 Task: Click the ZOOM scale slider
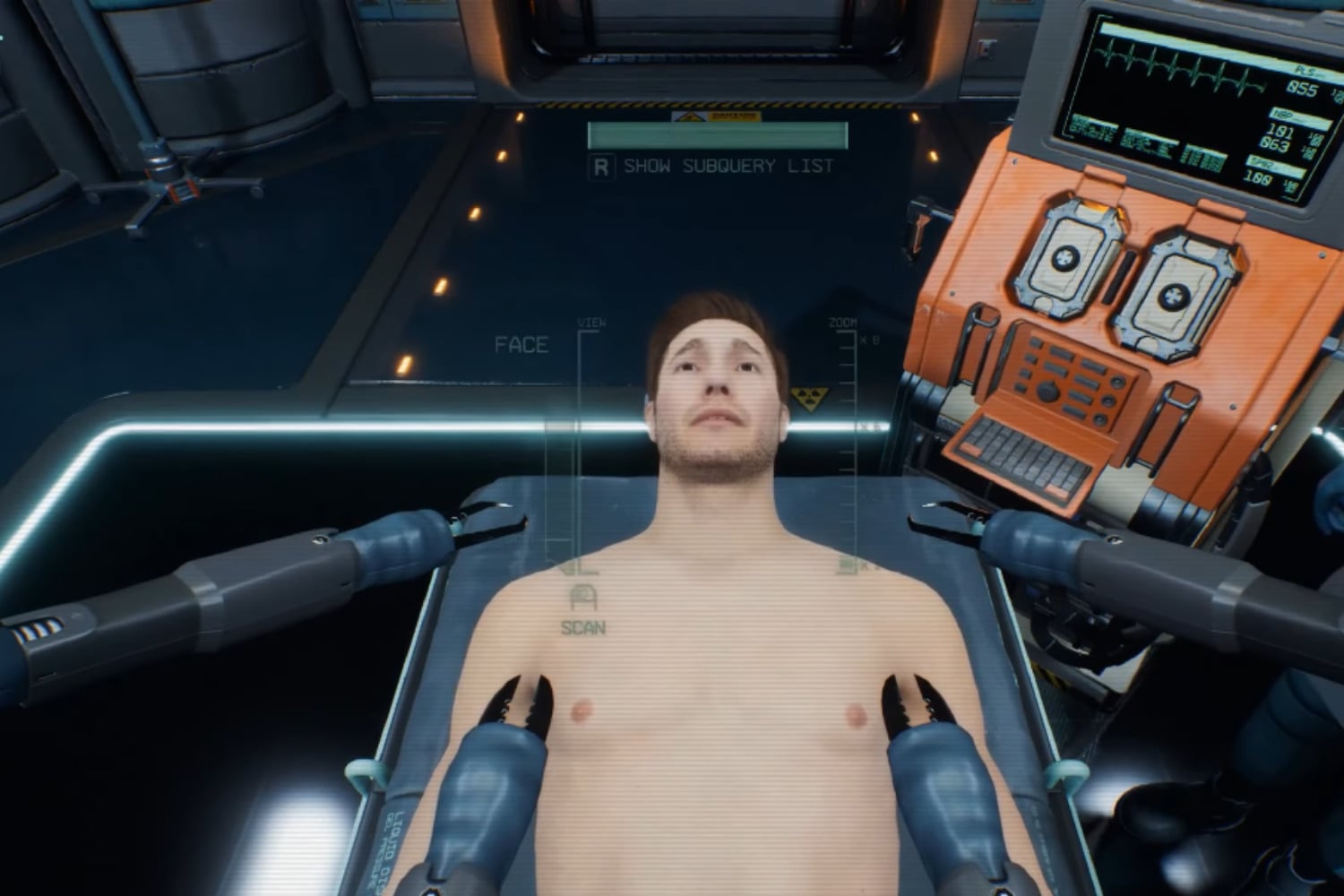[x=847, y=448]
